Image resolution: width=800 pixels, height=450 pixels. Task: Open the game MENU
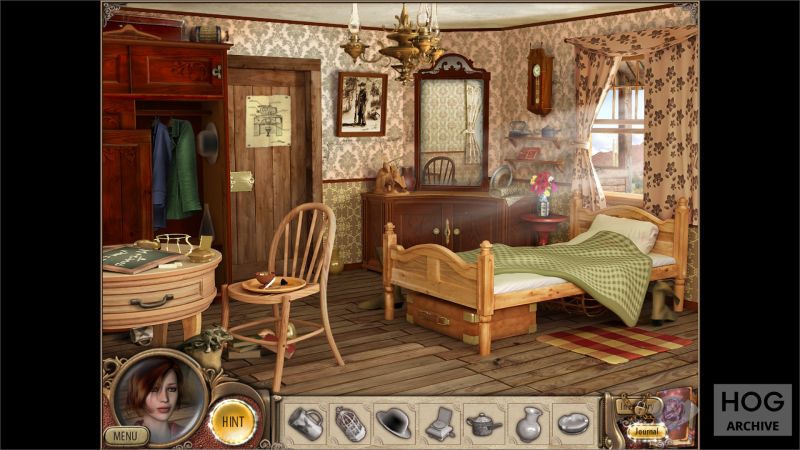pos(126,436)
